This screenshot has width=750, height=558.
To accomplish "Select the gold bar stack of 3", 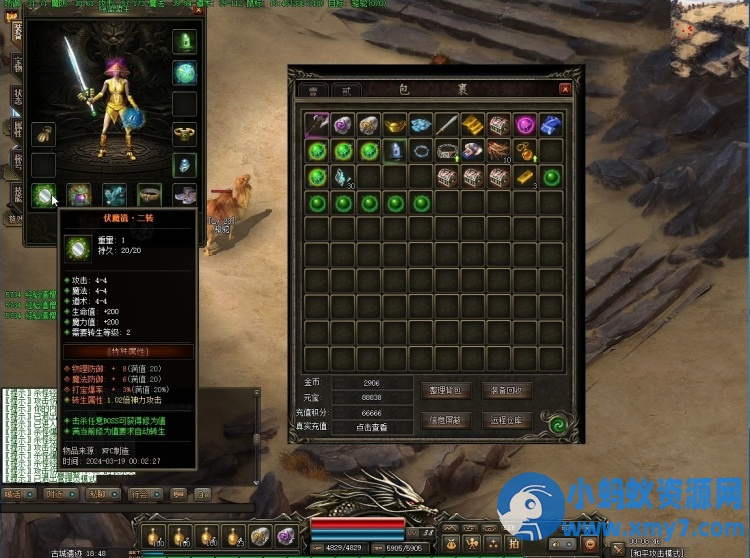I will tap(525, 177).
